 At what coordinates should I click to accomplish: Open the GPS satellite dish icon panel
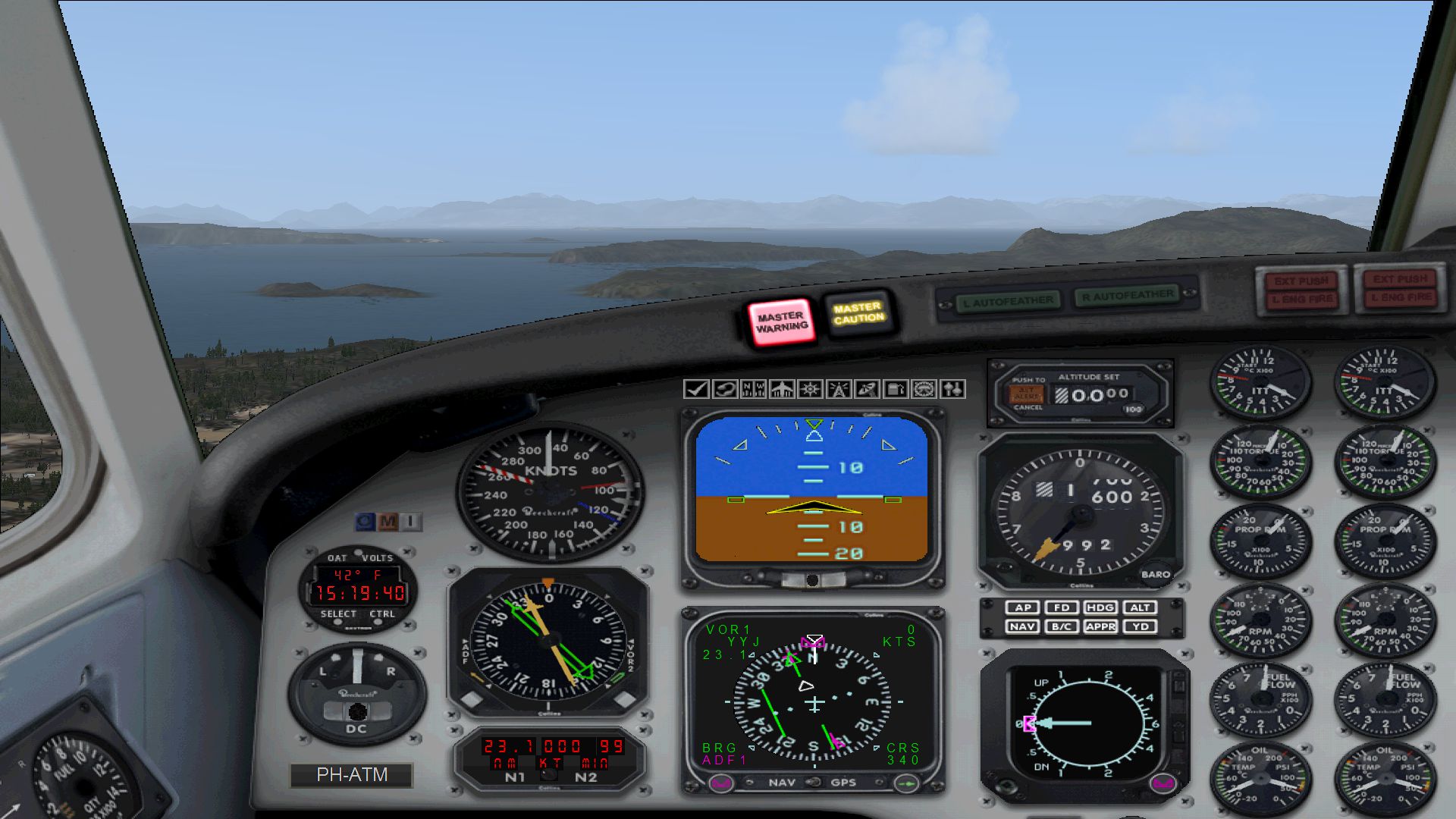click(867, 390)
